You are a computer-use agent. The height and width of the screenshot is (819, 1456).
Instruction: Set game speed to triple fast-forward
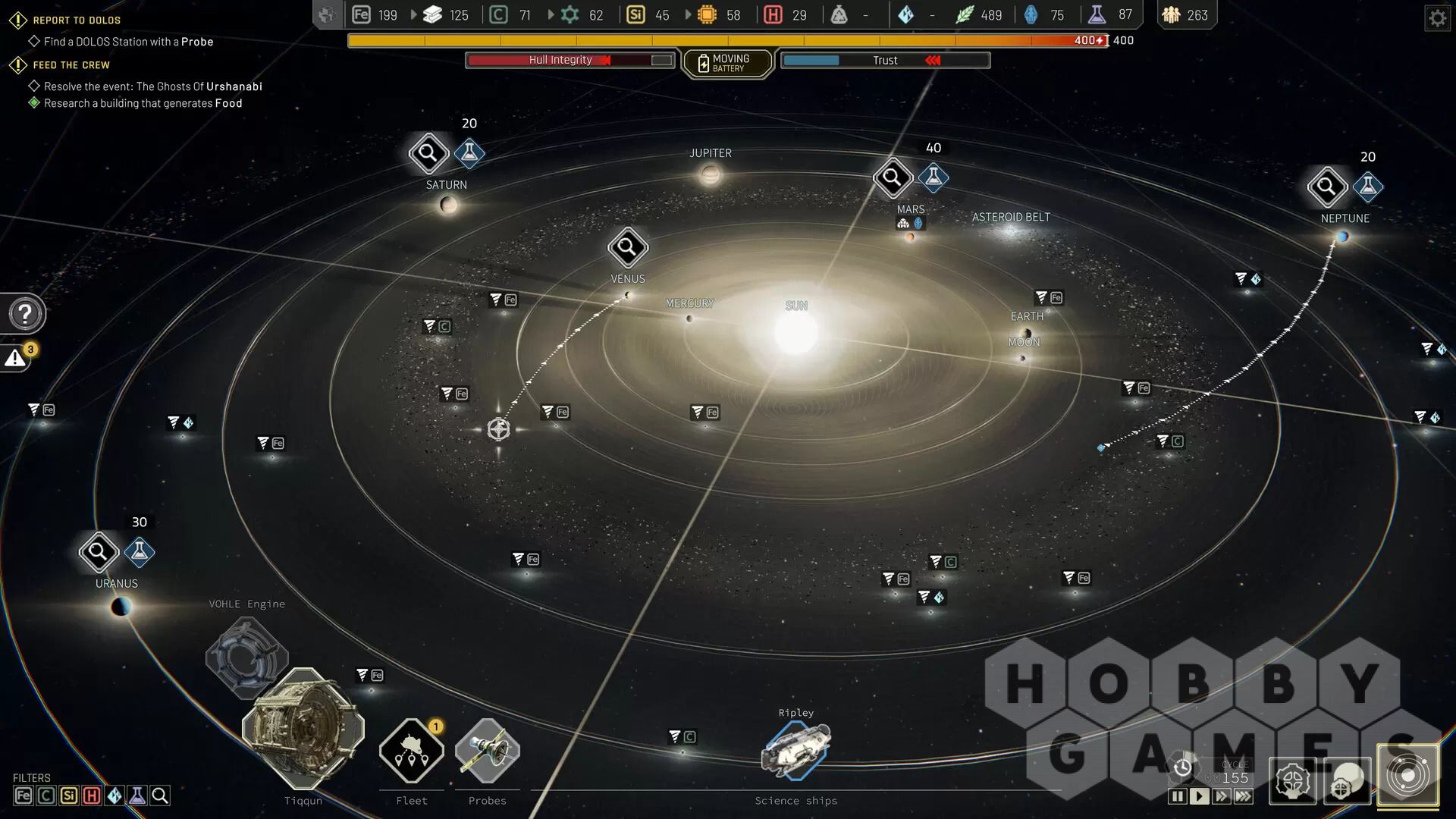[x=1244, y=796]
